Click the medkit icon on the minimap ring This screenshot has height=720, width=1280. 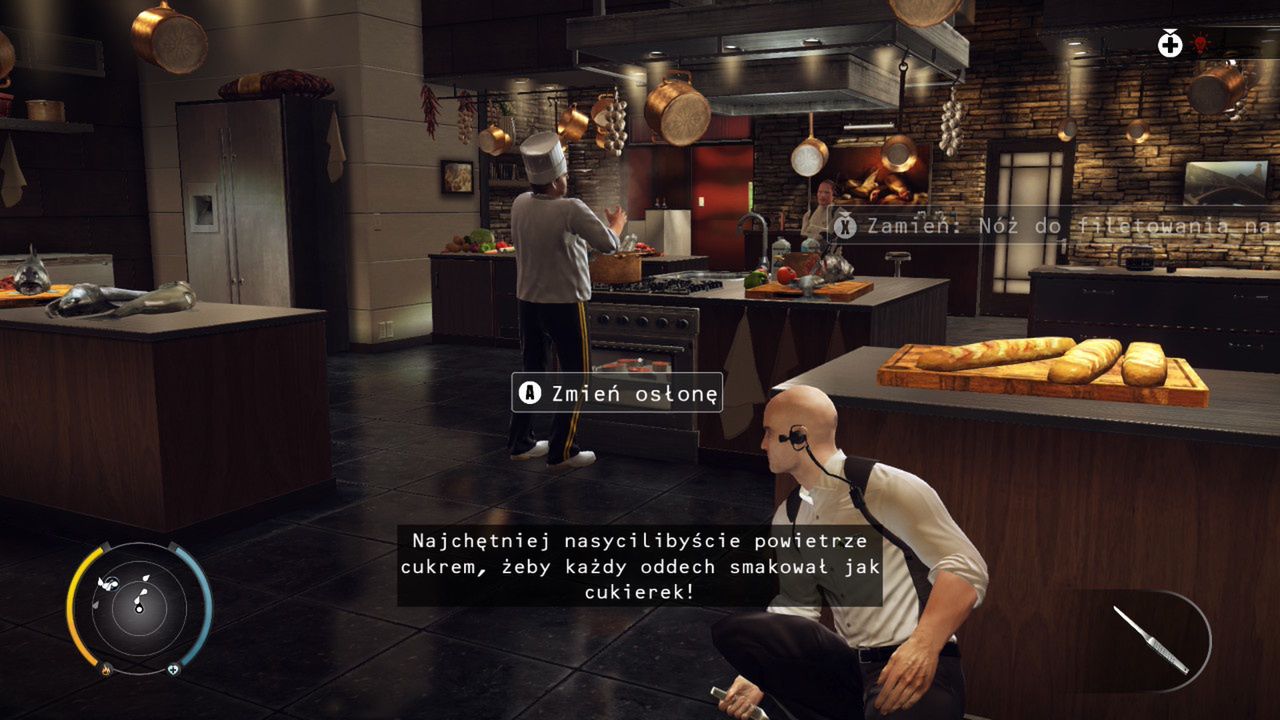click(x=174, y=669)
